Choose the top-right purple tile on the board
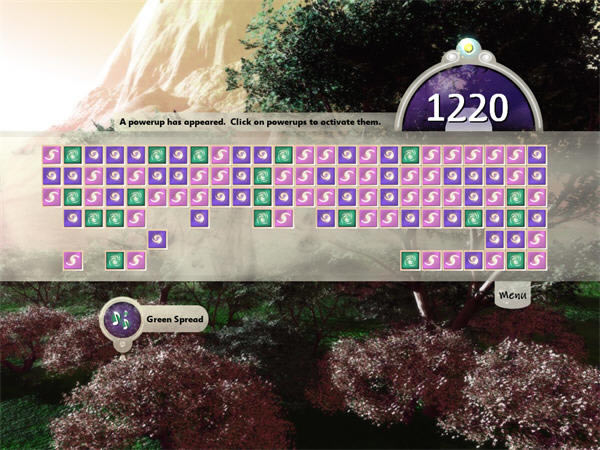This screenshot has height=450, width=600. [x=537, y=155]
